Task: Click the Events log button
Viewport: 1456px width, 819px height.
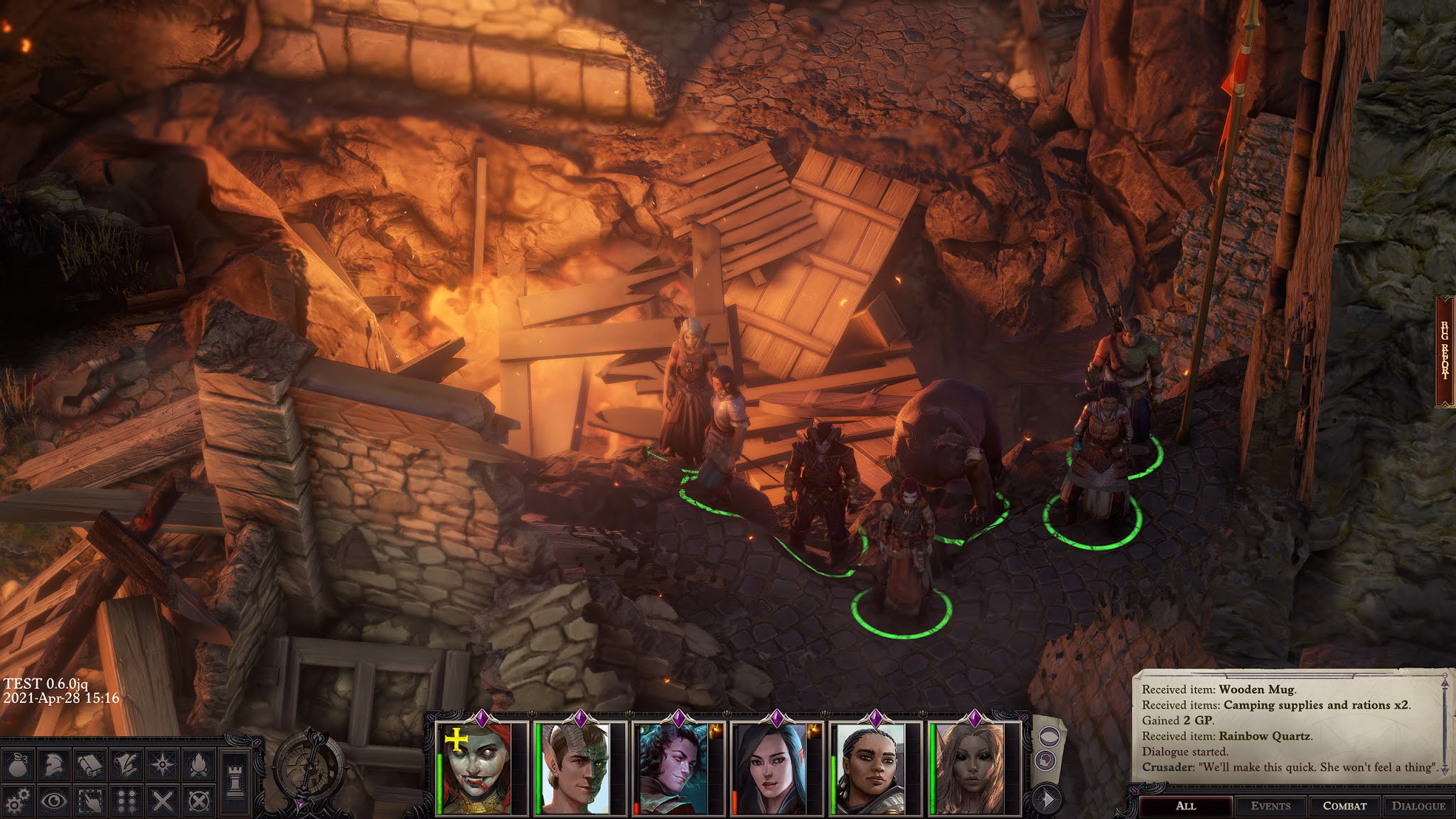Action: (x=1271, y=805)
